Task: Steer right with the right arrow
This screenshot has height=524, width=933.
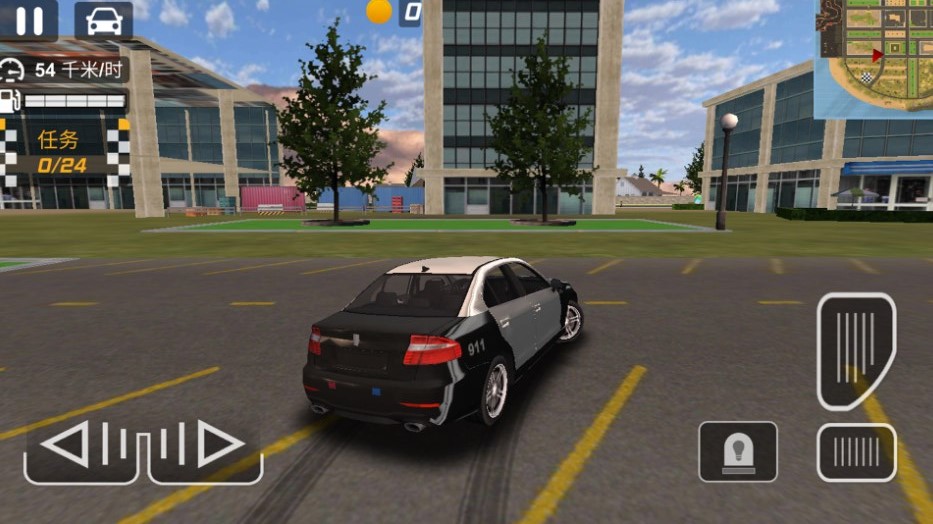Action: point(206,445)
